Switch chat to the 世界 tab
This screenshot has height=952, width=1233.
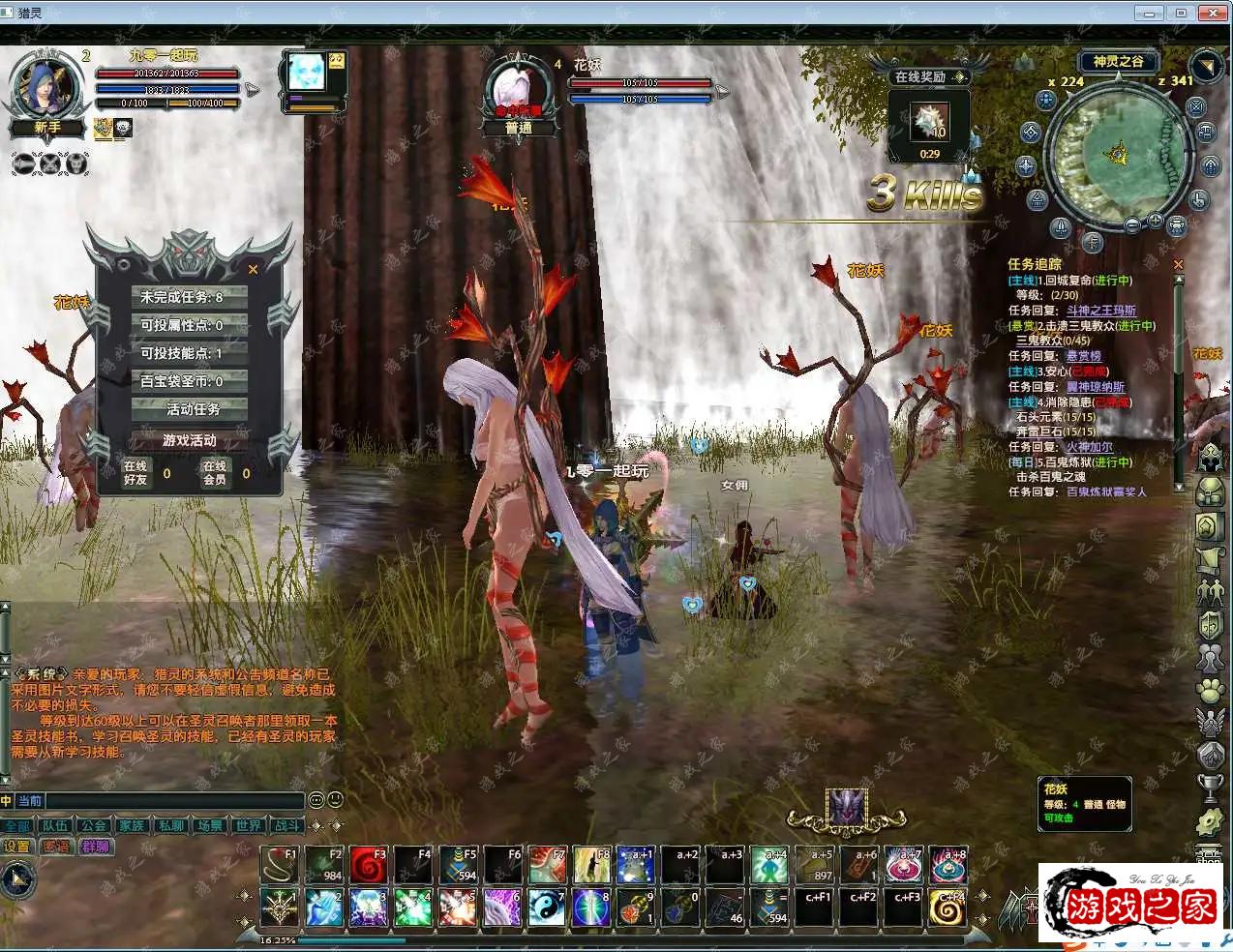pyautogui.click(x=248, y=825)
